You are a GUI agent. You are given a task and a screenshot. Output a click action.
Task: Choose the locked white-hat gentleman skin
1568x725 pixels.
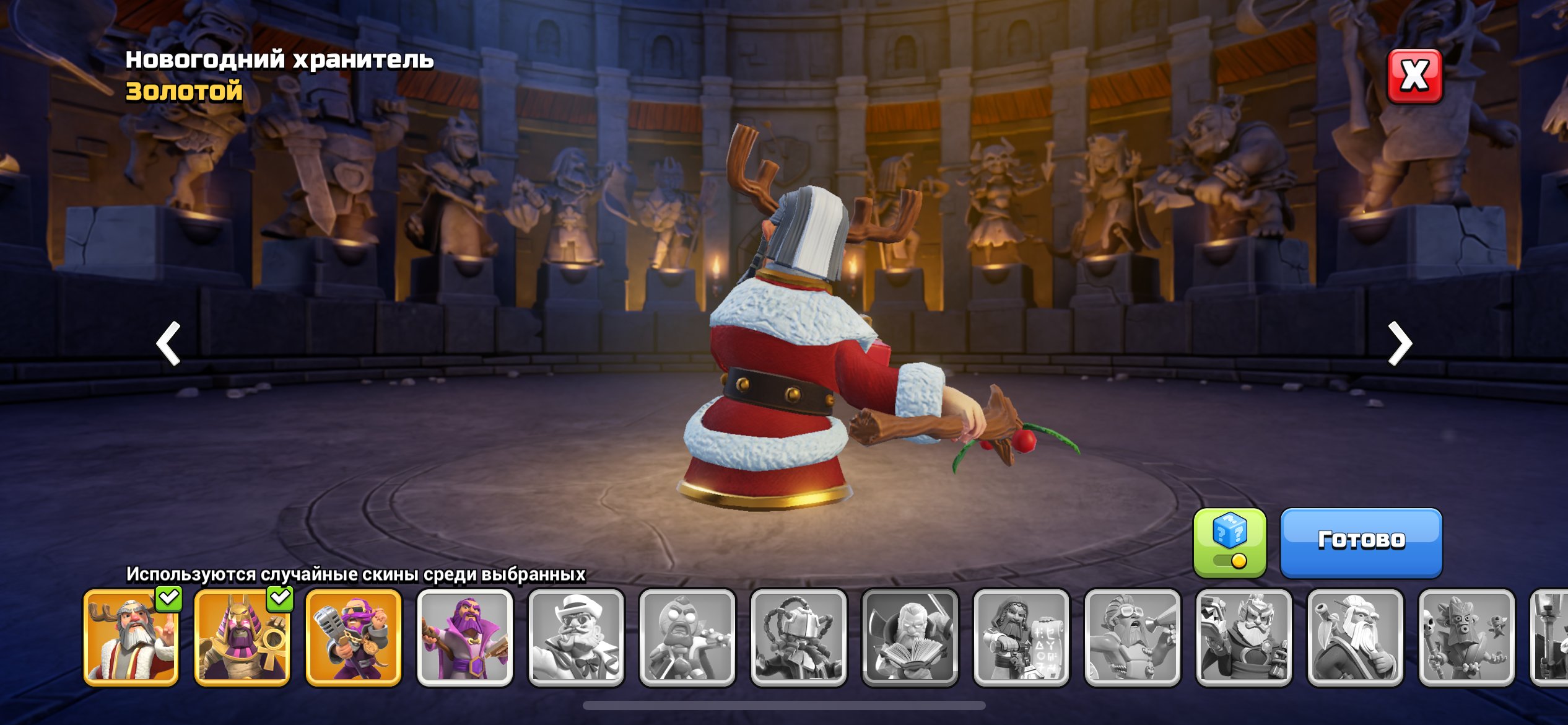pyautogui.click(x=576, y=638)
